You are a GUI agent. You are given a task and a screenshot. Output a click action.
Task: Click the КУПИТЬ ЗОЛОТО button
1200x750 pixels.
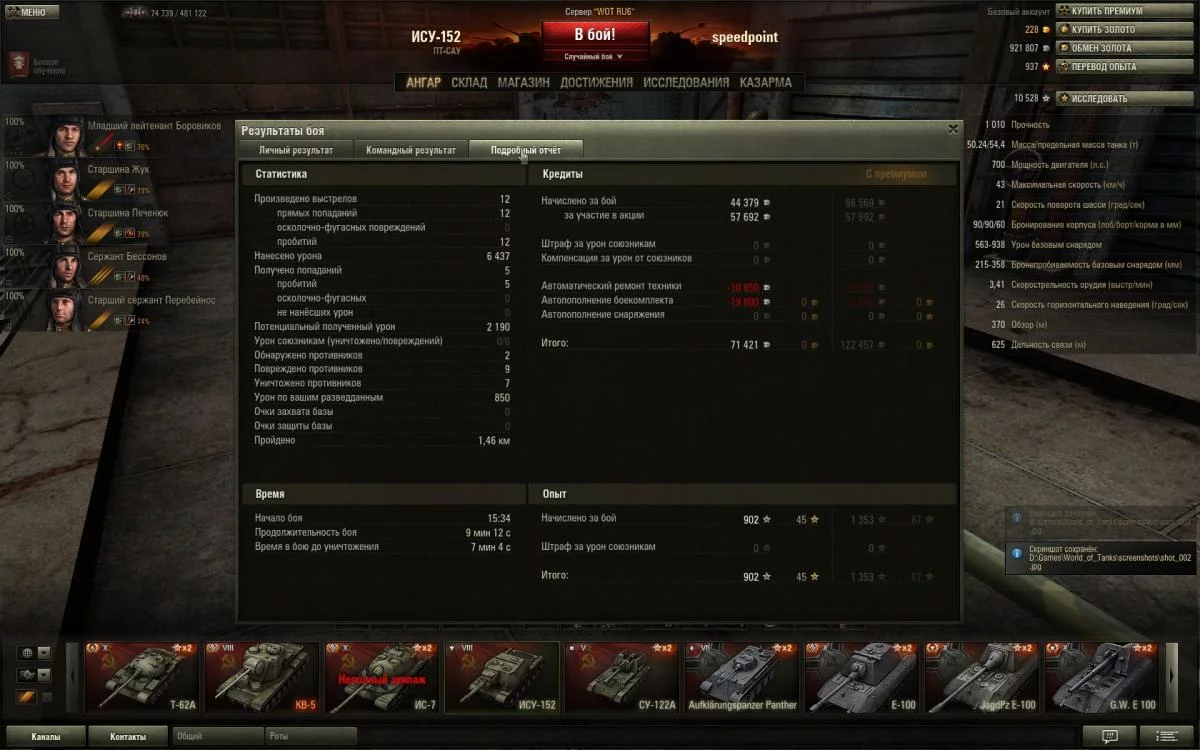pos(1102,30)
